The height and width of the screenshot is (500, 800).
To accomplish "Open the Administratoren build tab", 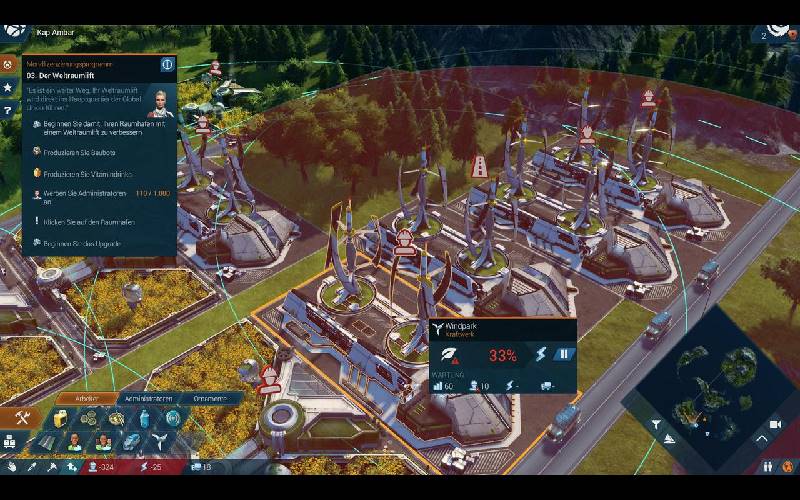I will (x=146, y=398).
